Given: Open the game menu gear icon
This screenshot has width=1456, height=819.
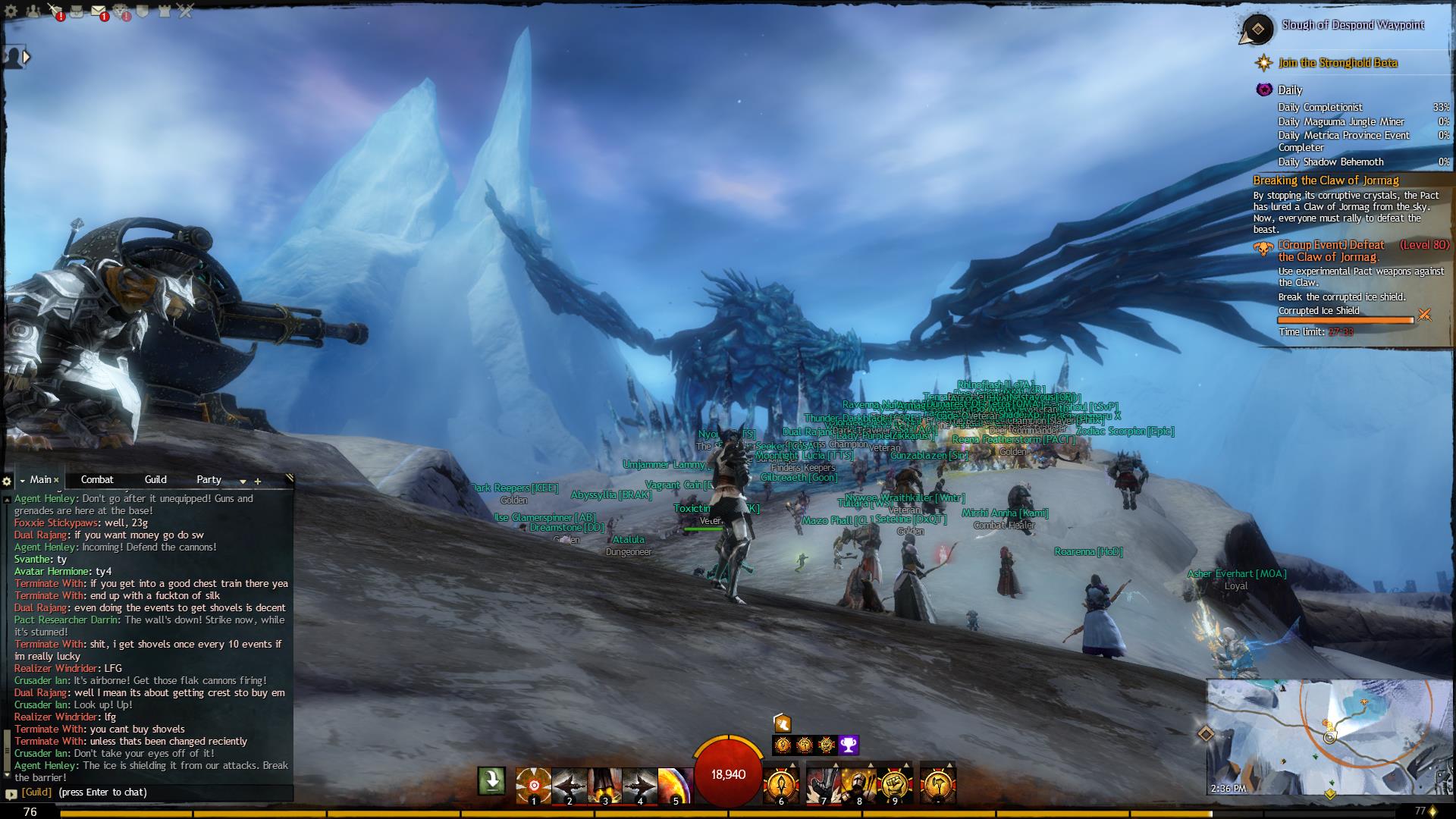Looking at the screenshot, I should tap(11, 11).
